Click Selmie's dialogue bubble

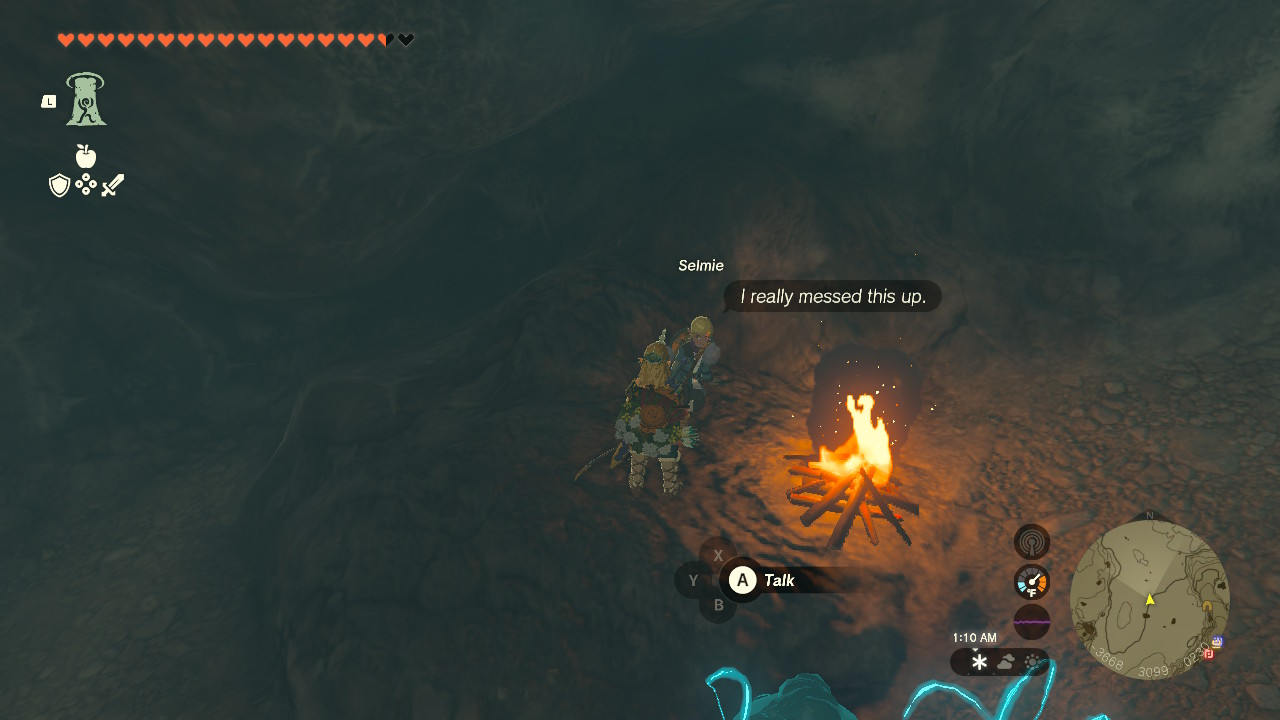832,296
